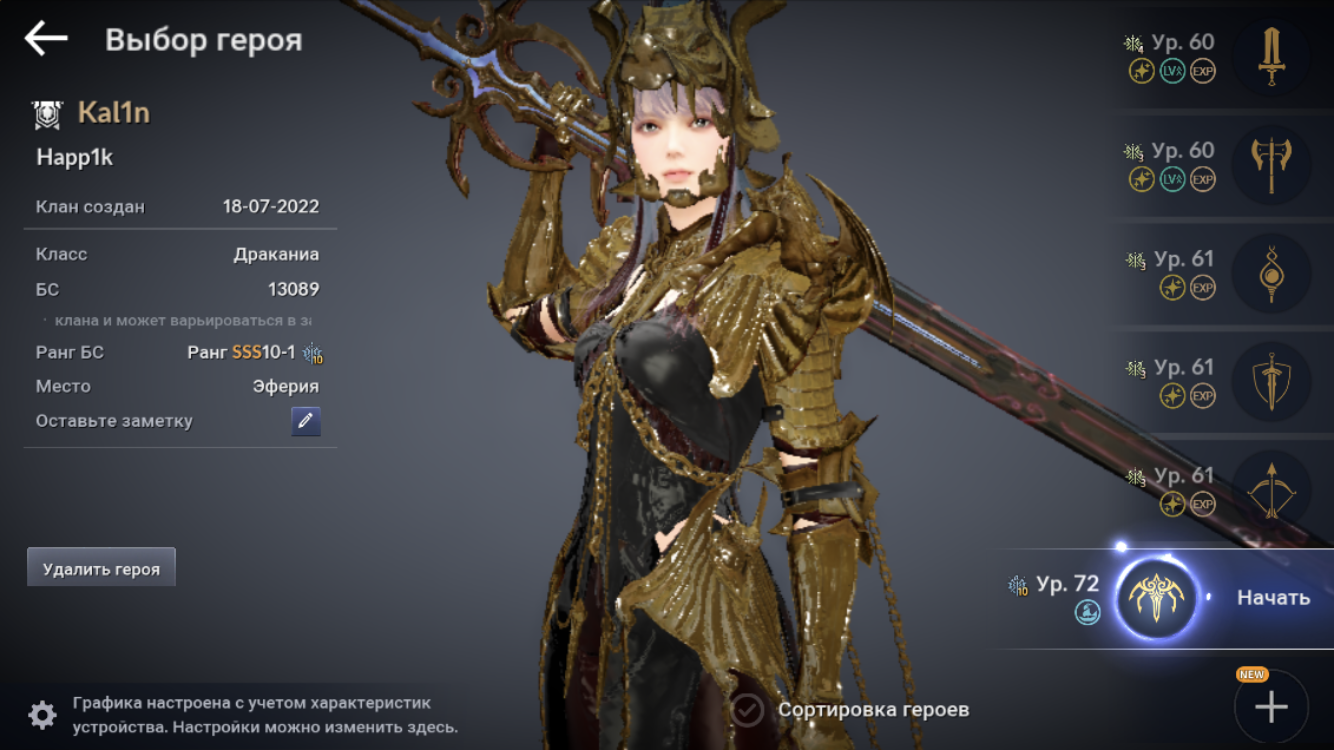Viewport: 1334px width, 750px height.
Task: Click the back arrow beside Выбор героя
Action: [x=45, y=40]
